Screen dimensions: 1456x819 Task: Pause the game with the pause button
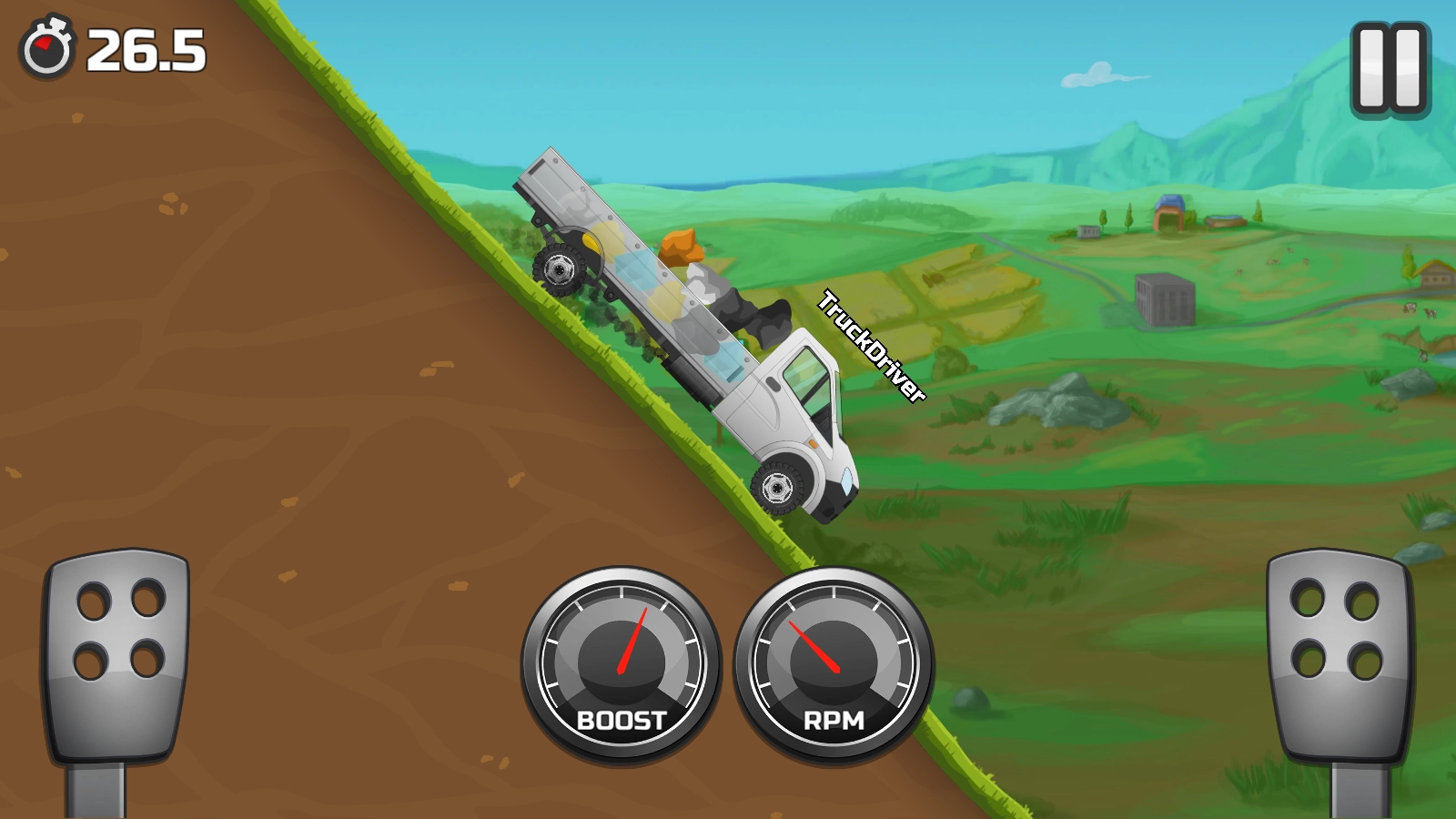point(1390,69)
